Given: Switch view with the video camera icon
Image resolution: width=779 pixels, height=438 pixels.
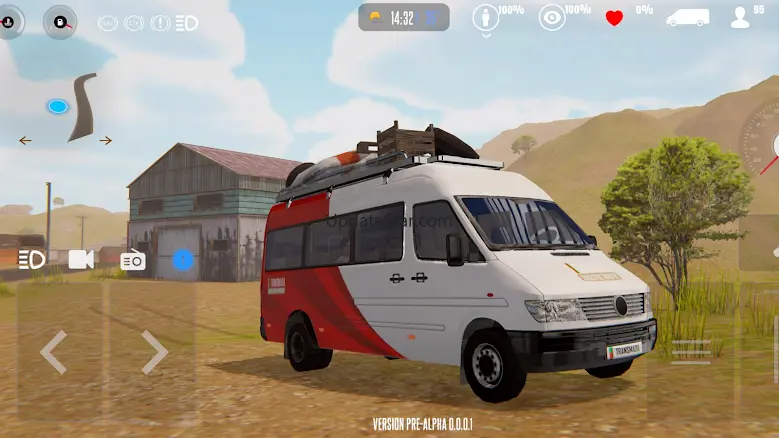Looking at the screenshot, I should click(x=81, y=260).
